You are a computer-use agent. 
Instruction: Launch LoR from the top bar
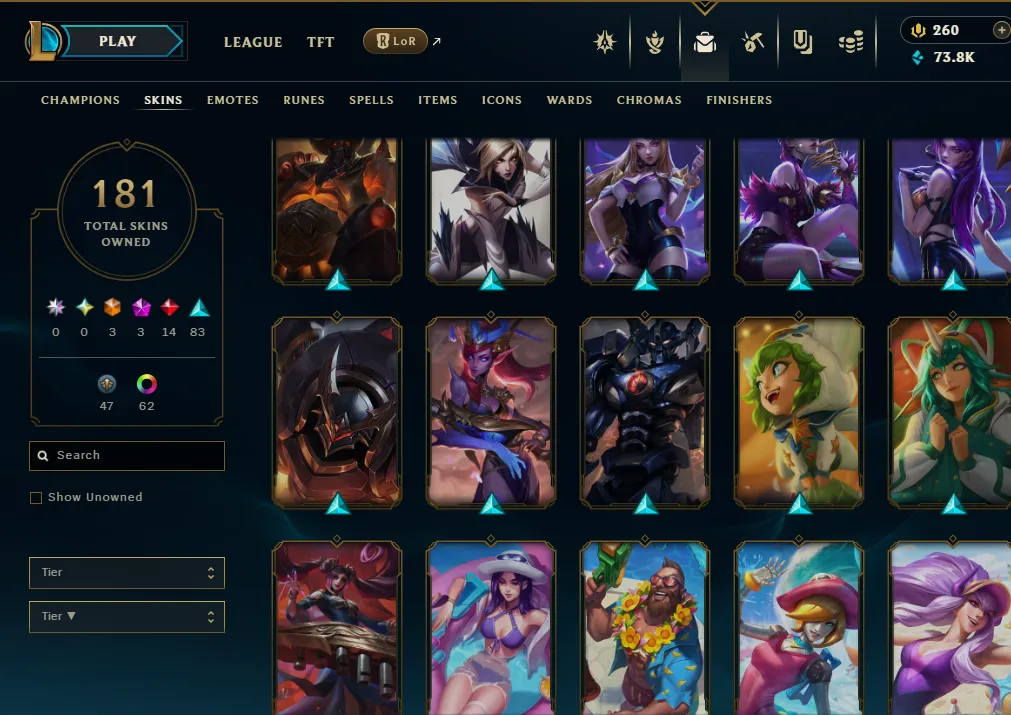pyautogui.click(x=396, y=41)
